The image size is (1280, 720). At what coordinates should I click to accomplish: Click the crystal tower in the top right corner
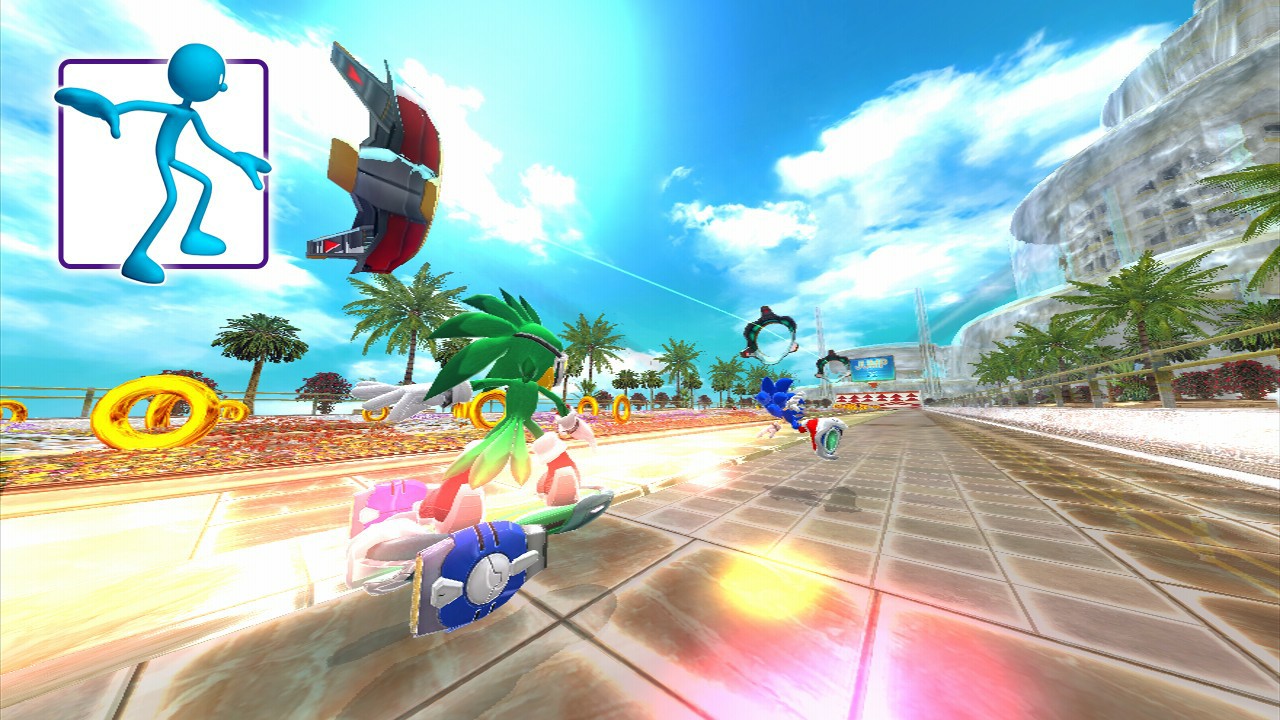[x=1230, y=60]
